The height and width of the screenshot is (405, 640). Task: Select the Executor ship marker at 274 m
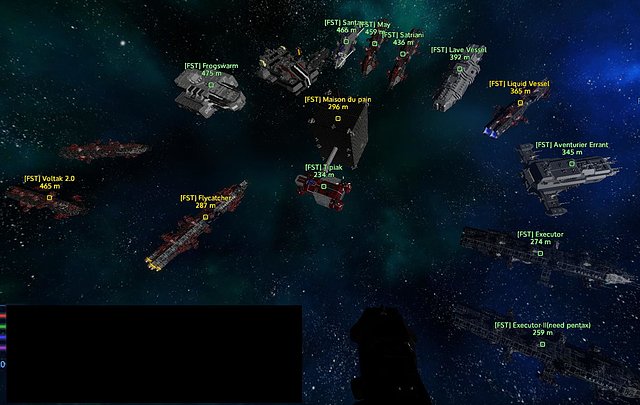pyautogui.click(x=540, y=253)
